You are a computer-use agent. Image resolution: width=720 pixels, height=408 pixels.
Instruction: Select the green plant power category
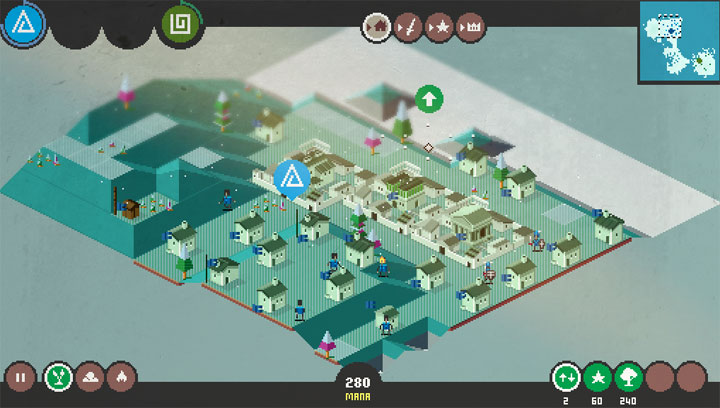[x=59, y=377]
